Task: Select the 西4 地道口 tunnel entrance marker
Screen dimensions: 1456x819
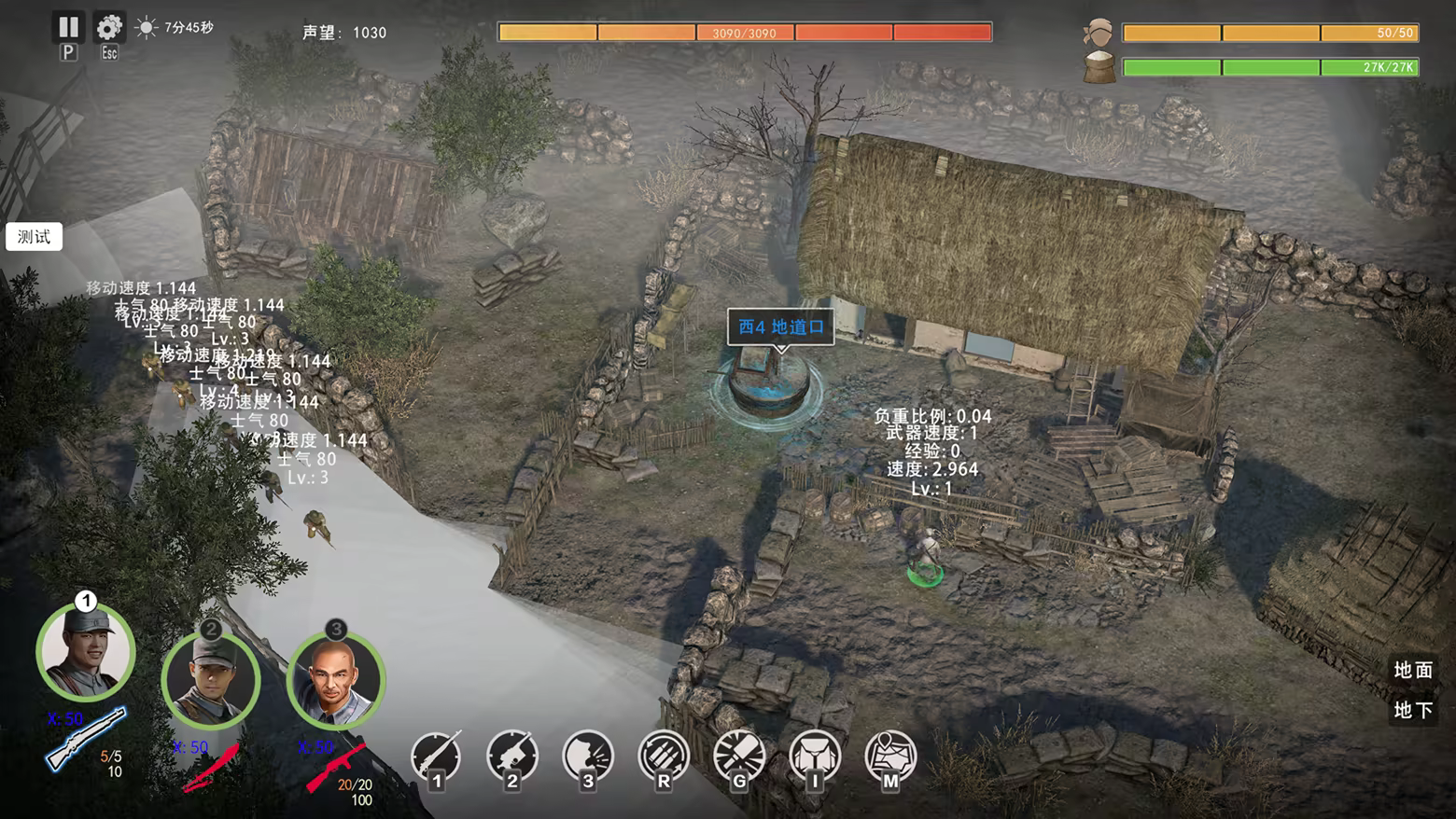Action: [781, 327]
